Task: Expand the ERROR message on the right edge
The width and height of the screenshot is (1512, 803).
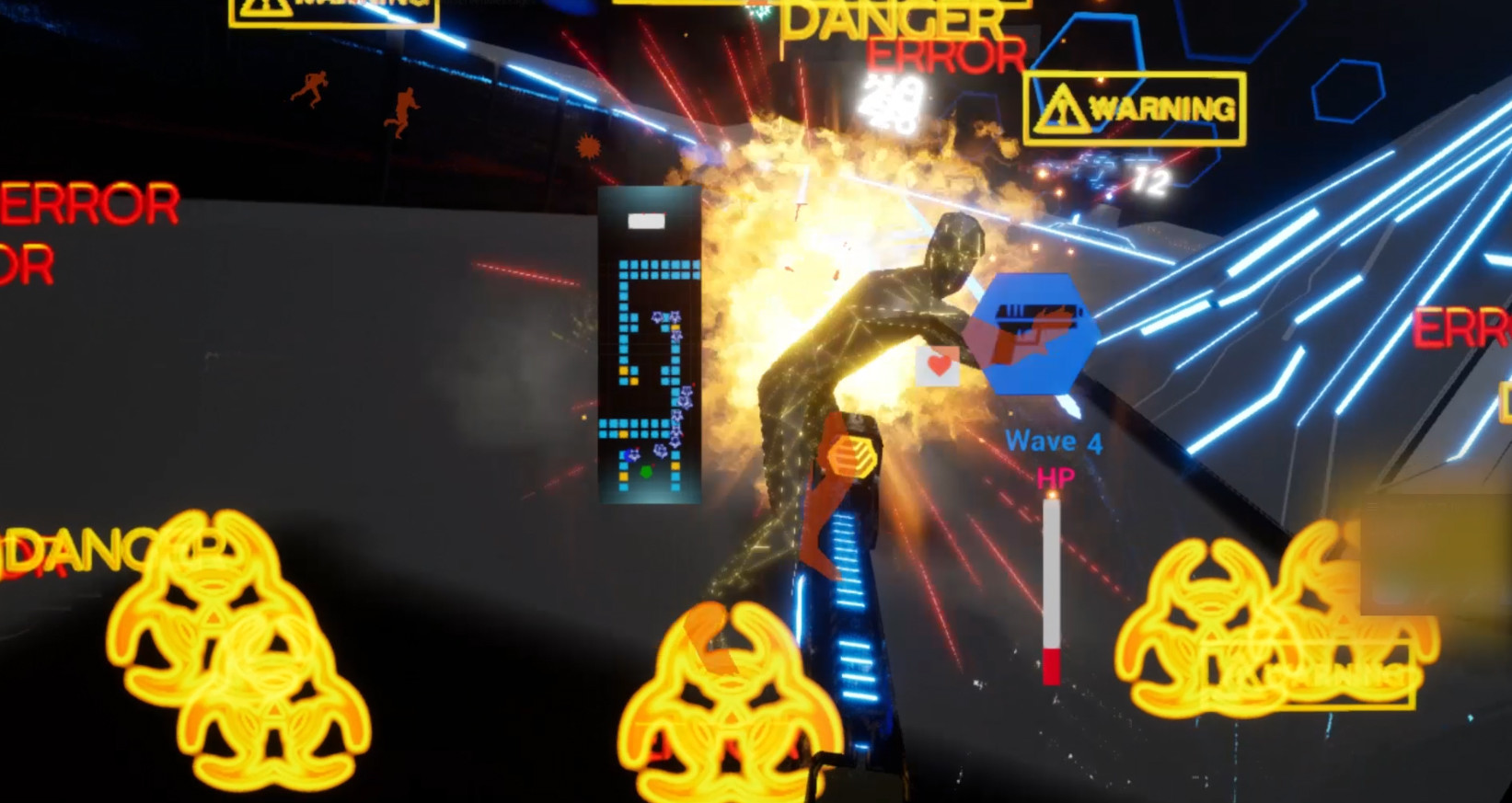Action: 1466,327
